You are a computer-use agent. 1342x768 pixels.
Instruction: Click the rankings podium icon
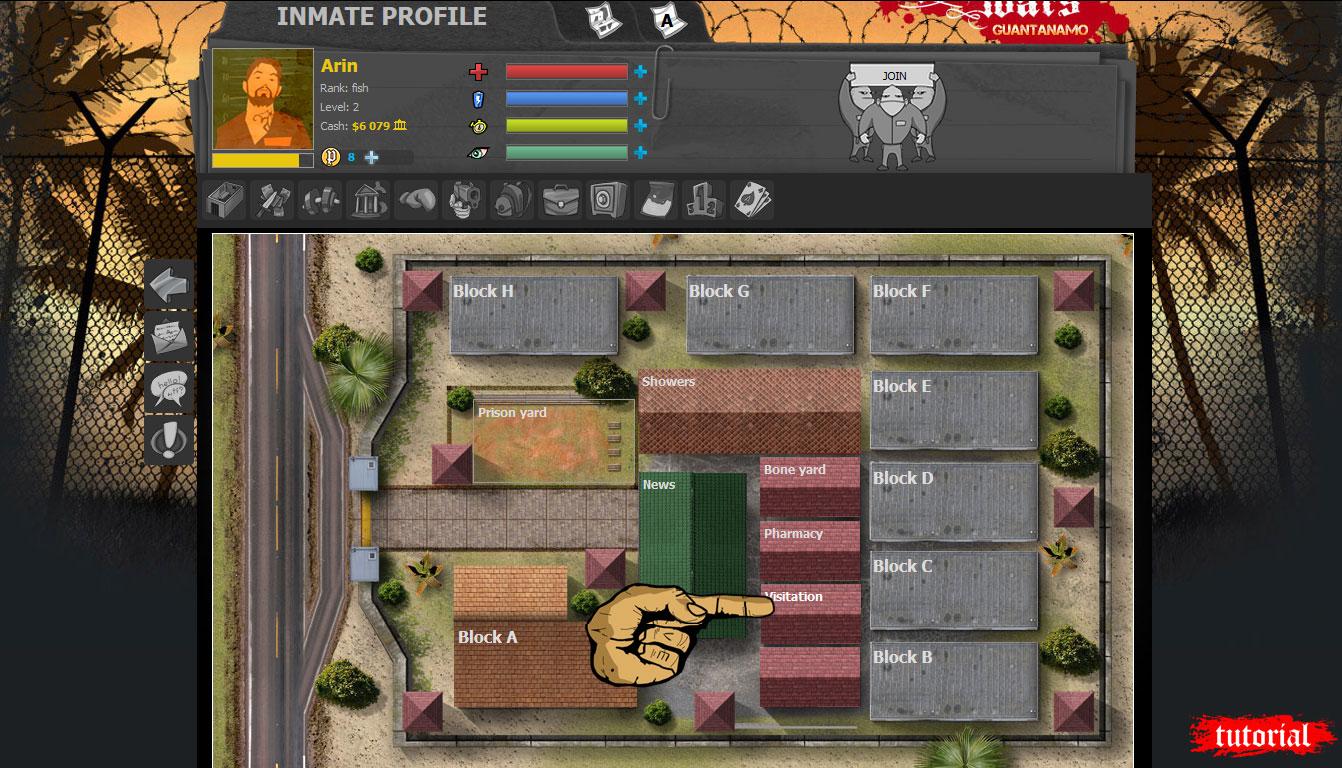click(x=704, y=200)
